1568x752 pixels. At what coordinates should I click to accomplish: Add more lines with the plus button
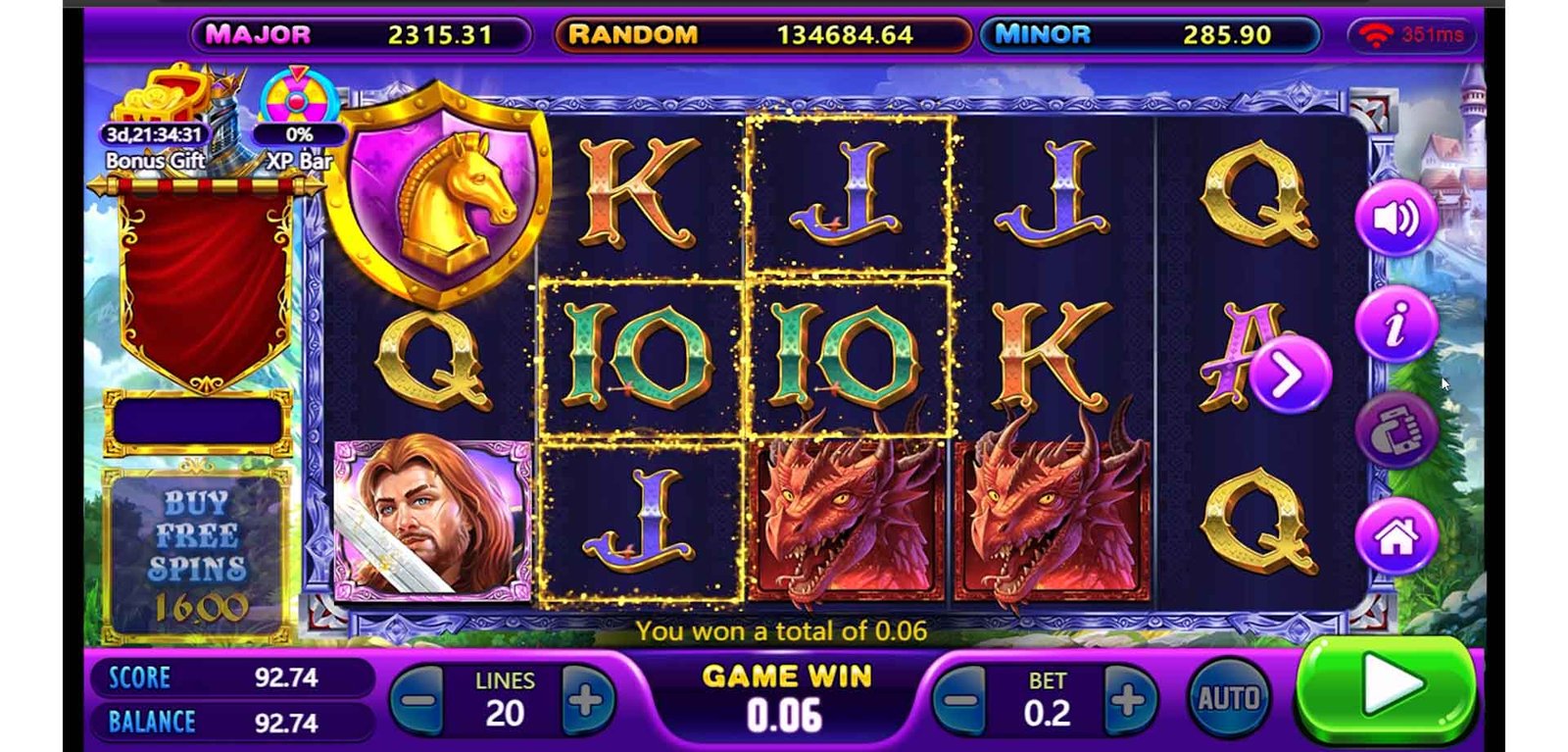click(586, 700)
